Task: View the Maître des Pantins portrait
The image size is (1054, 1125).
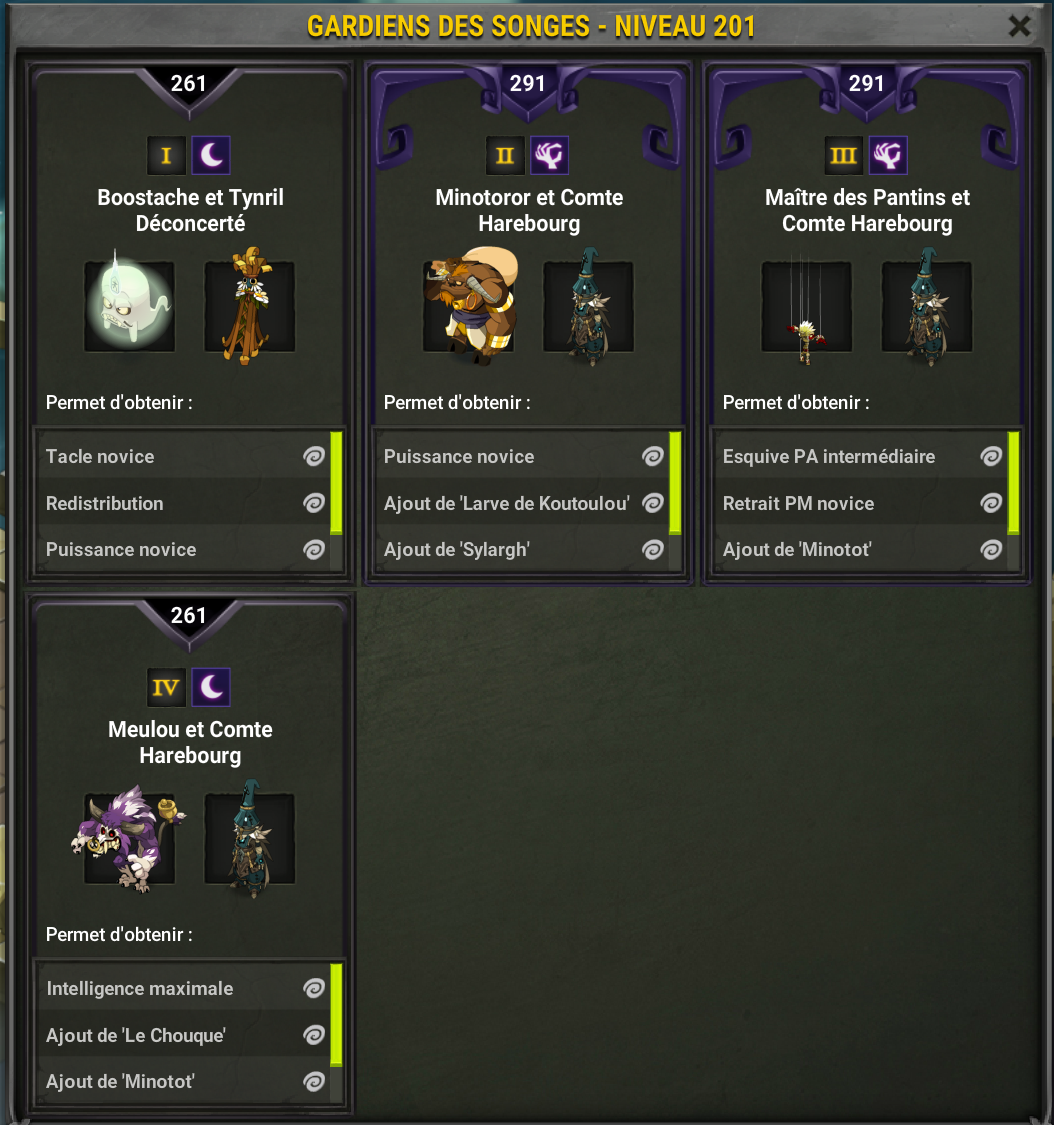Action: 807,307
